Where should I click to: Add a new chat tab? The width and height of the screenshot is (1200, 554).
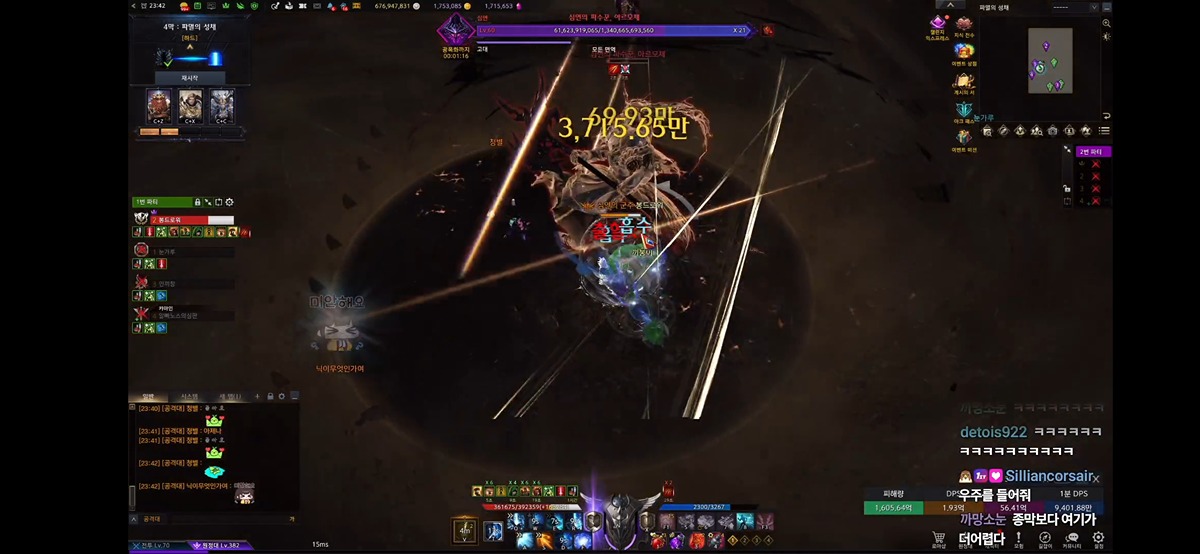[257, 396]
